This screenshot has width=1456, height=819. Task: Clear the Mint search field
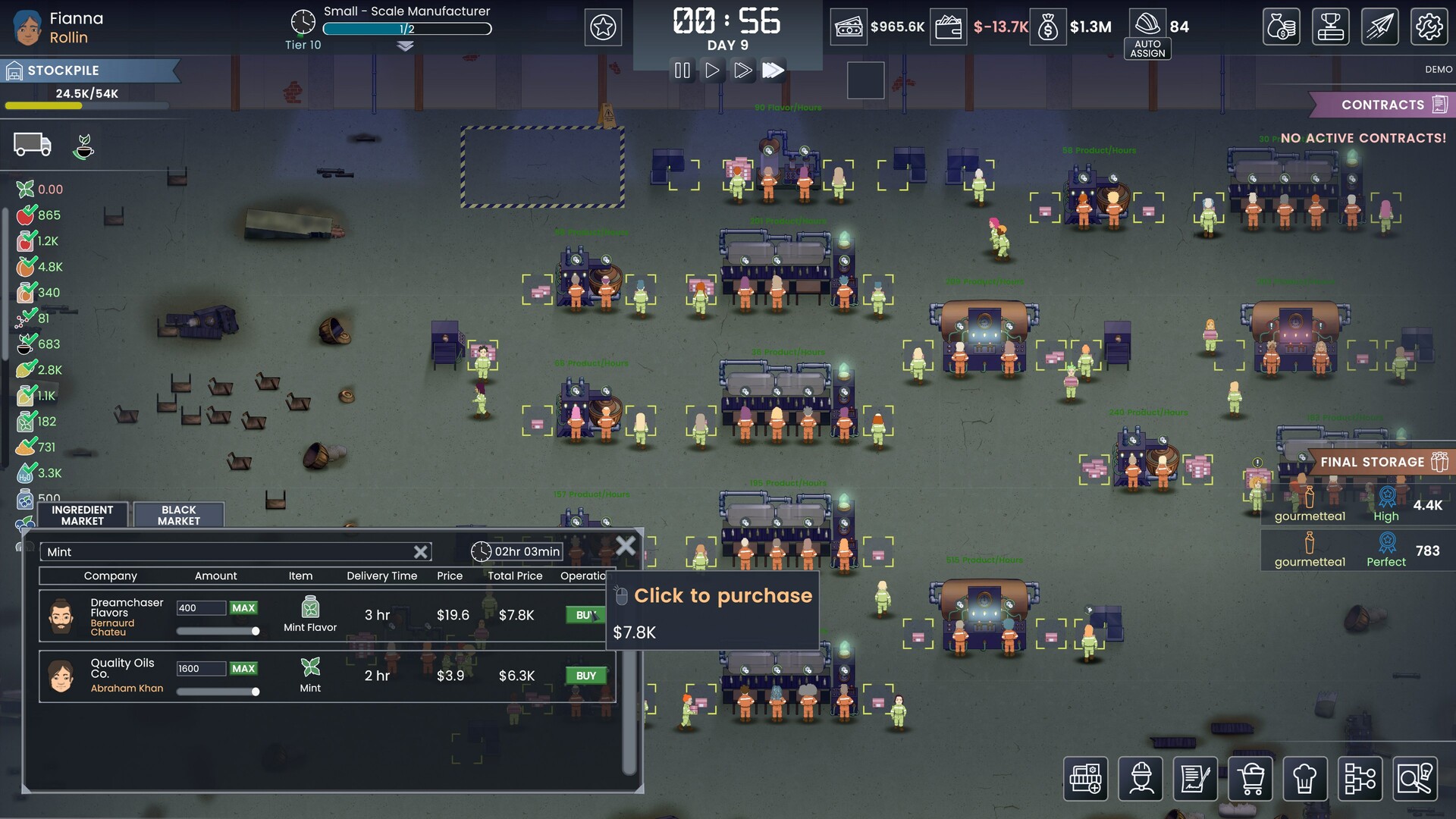pyautogui.click(x=420, y=551)
